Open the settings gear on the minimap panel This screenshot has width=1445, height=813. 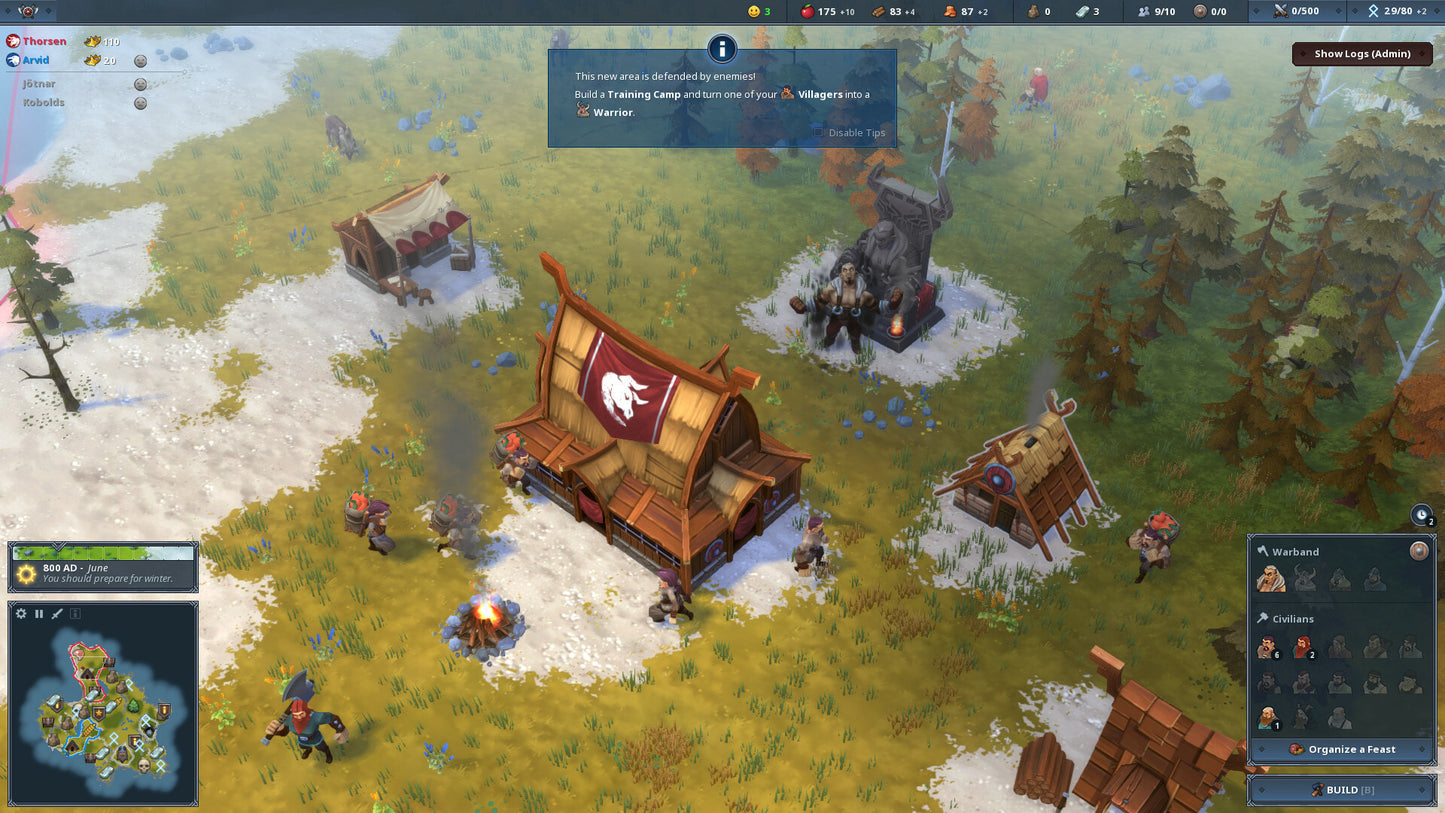[21, 613]
